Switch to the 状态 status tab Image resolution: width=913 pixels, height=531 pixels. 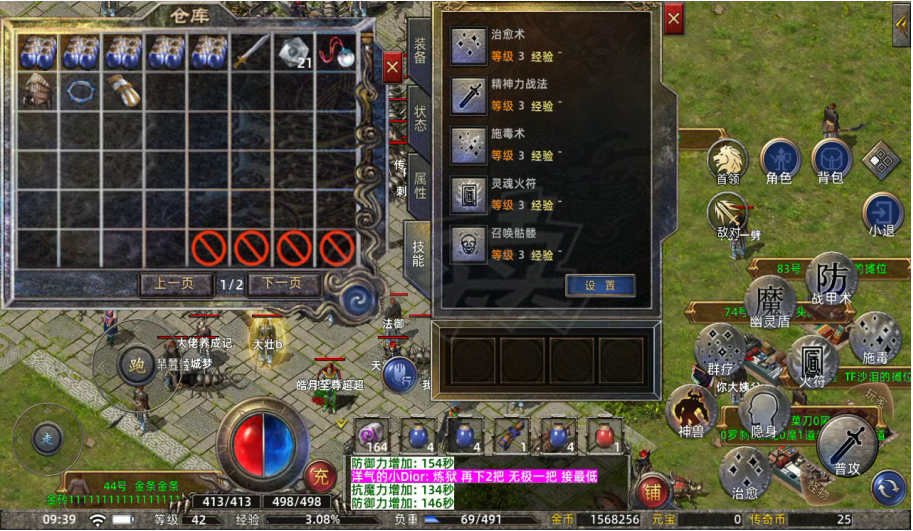[x=419, y=118]
